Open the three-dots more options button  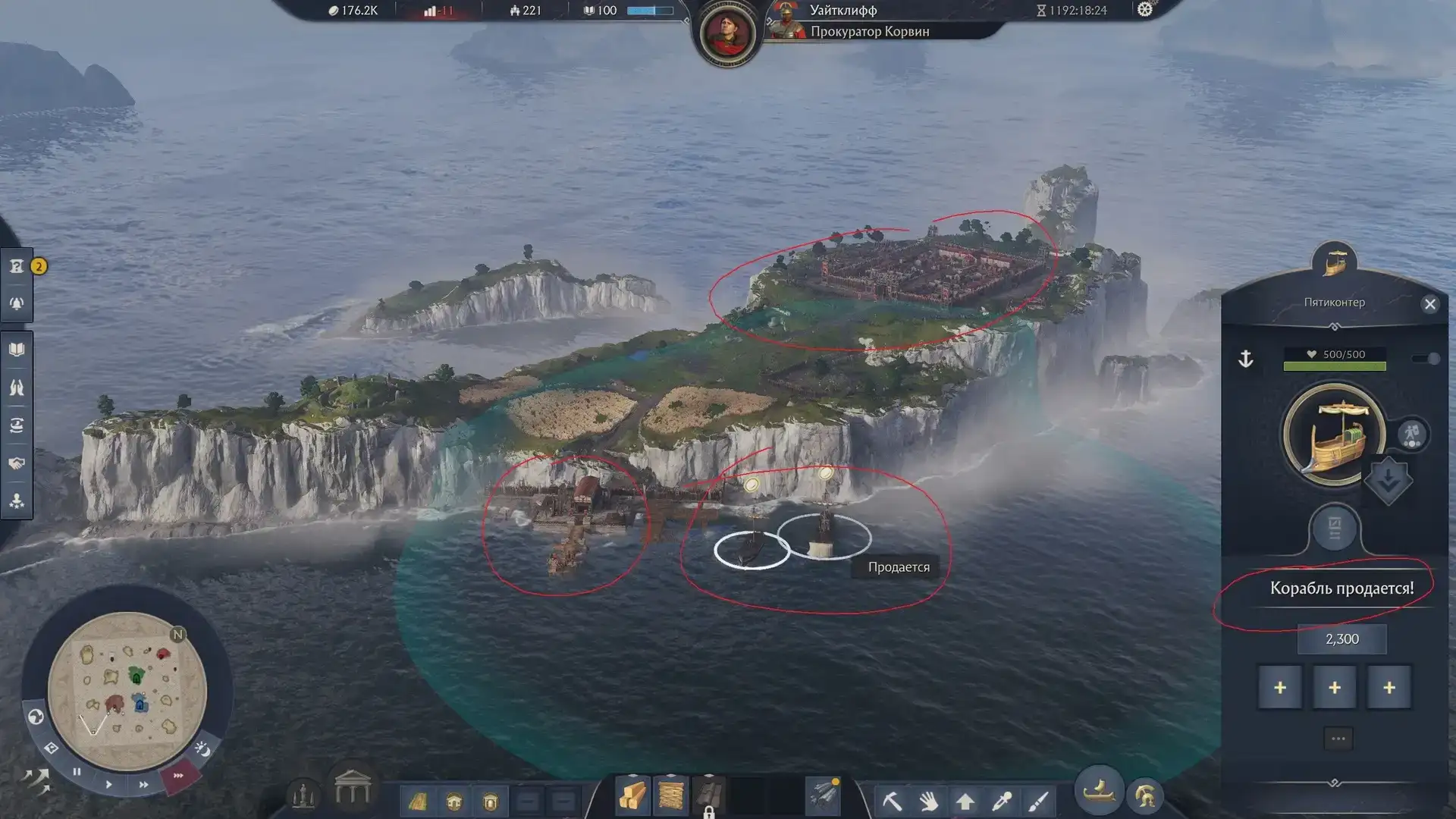click(1338, 739)
